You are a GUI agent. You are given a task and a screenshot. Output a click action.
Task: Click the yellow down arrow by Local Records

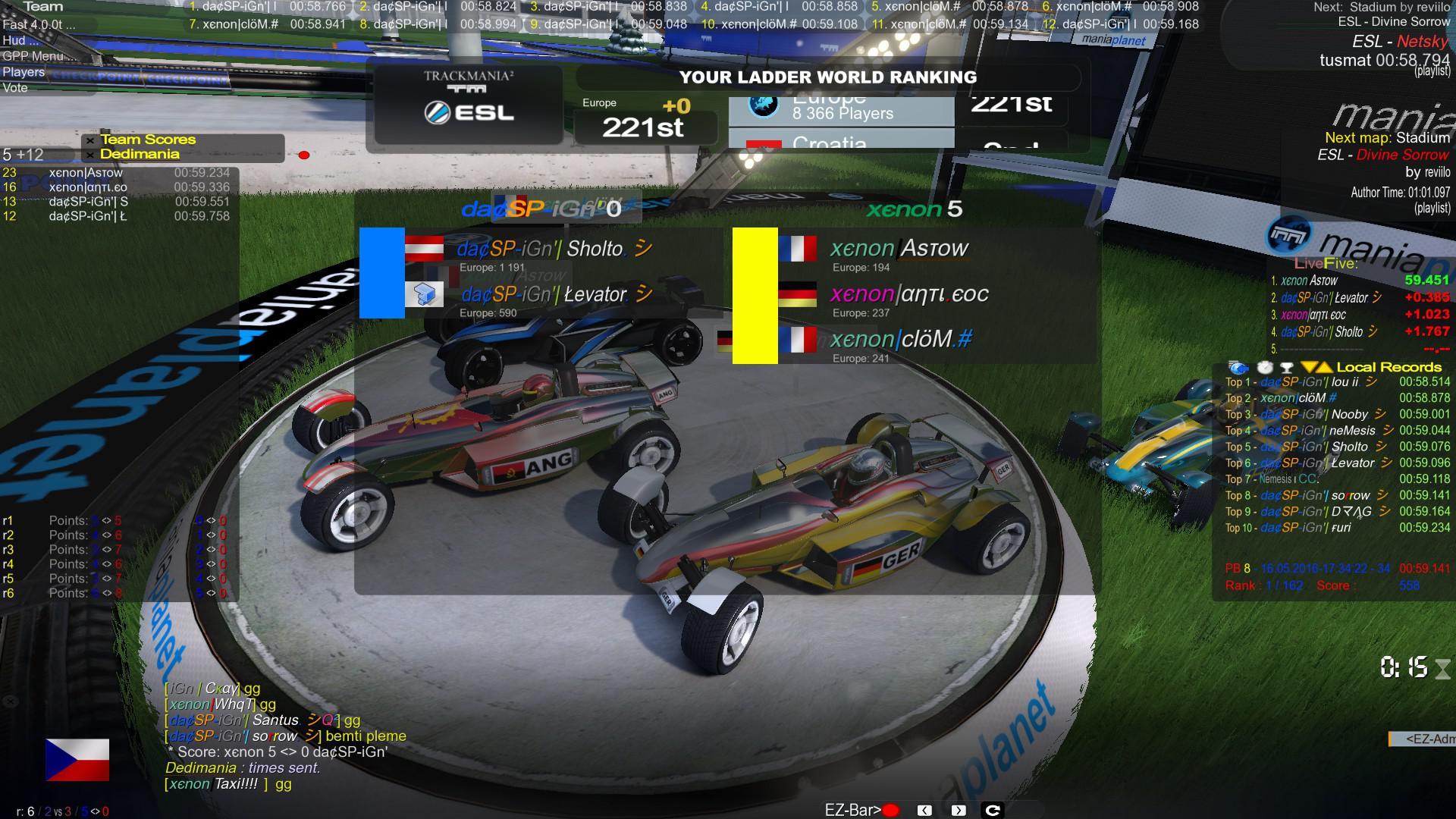[1309, 368]
